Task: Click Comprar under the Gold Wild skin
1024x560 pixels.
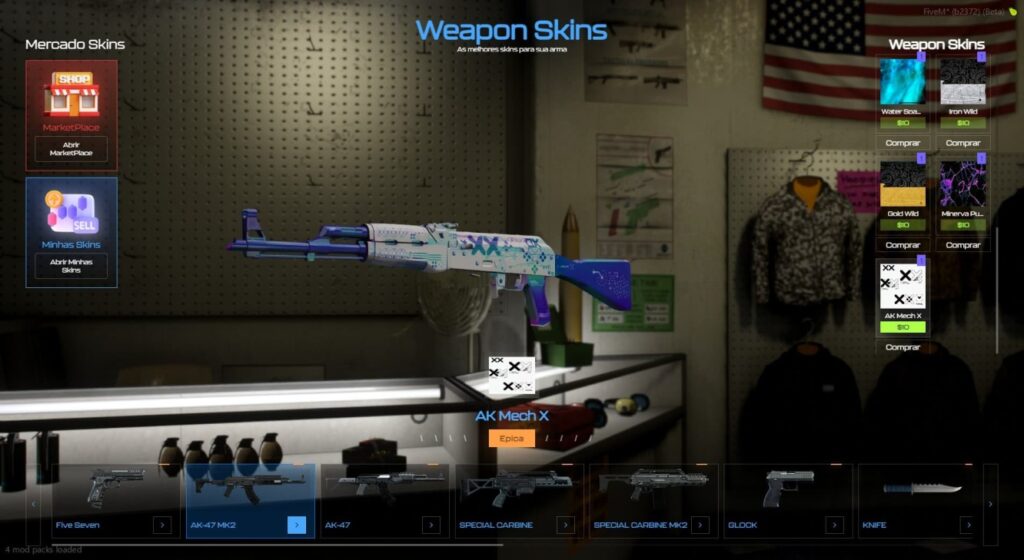Action: tap(903, 245)
